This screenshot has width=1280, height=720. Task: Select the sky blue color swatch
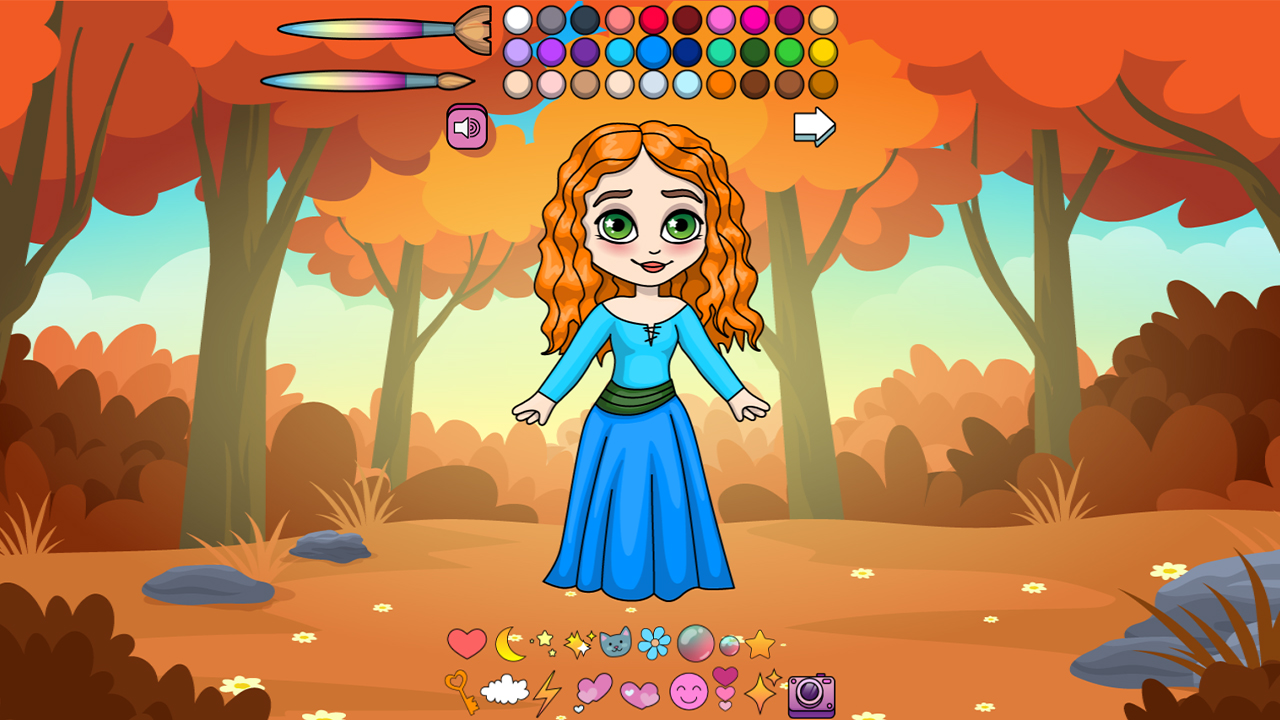[618, 52]
